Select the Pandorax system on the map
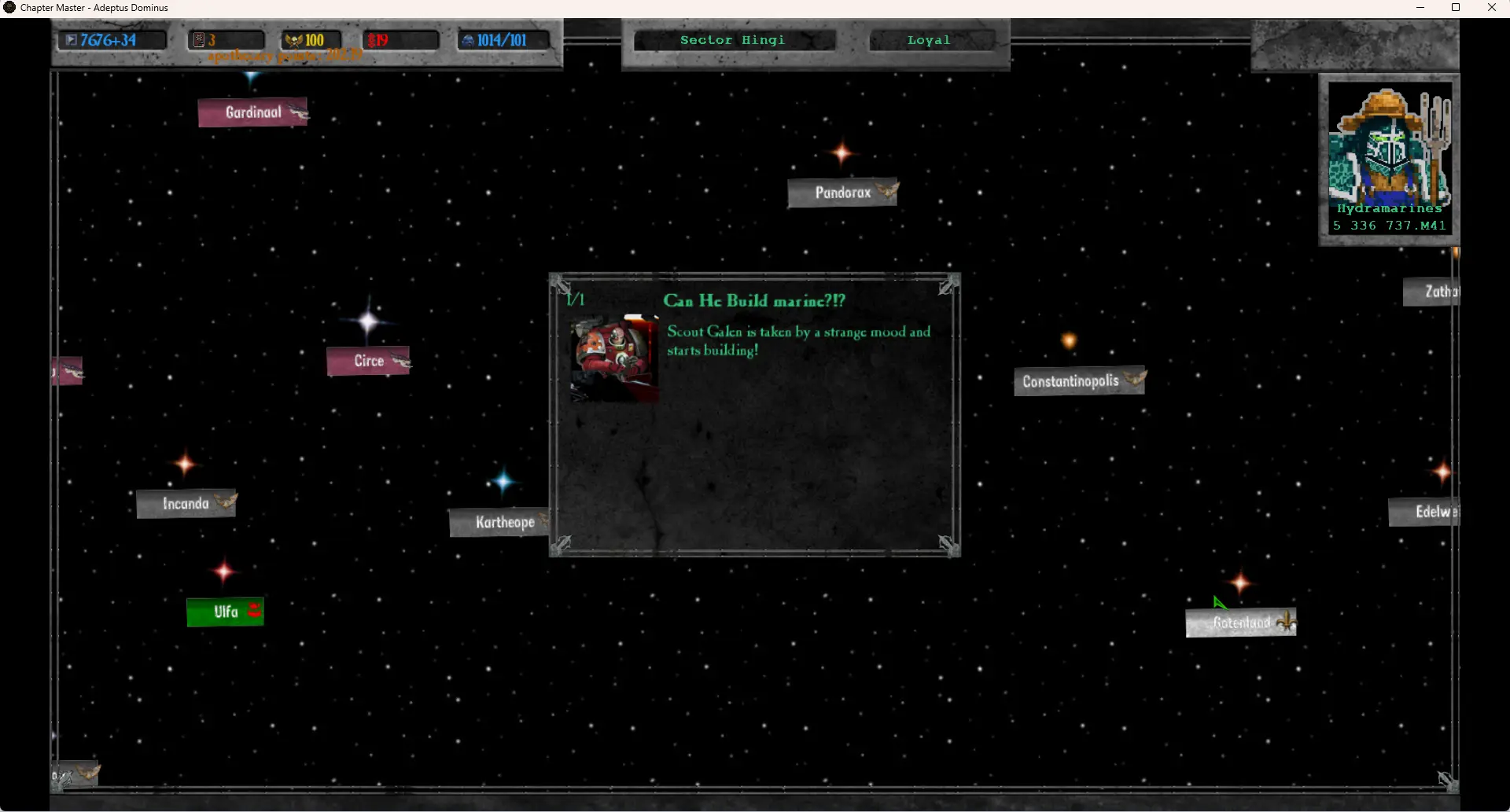 tap(842, 193)
